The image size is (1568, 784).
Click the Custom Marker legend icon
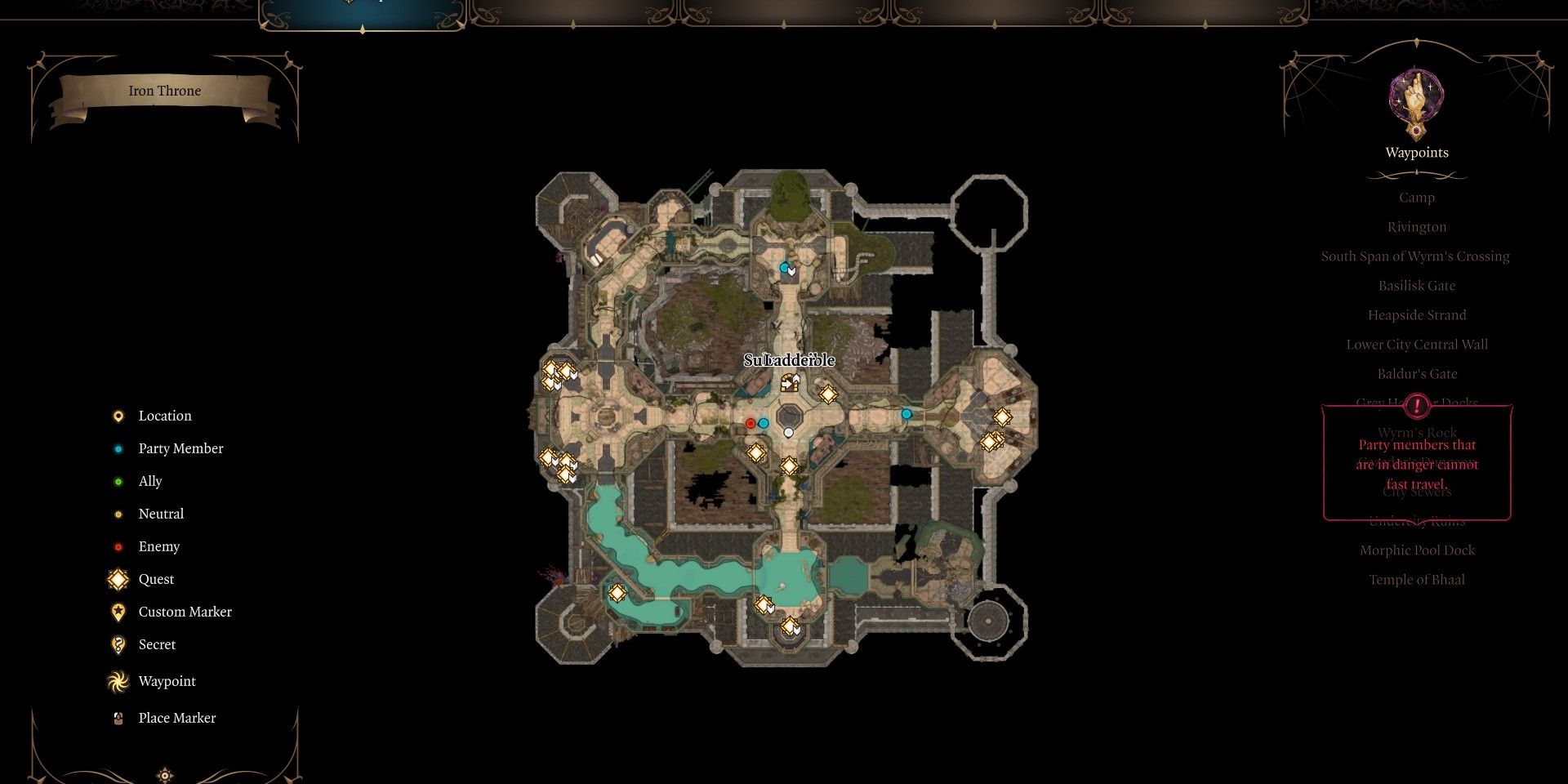tap(118, 611)
